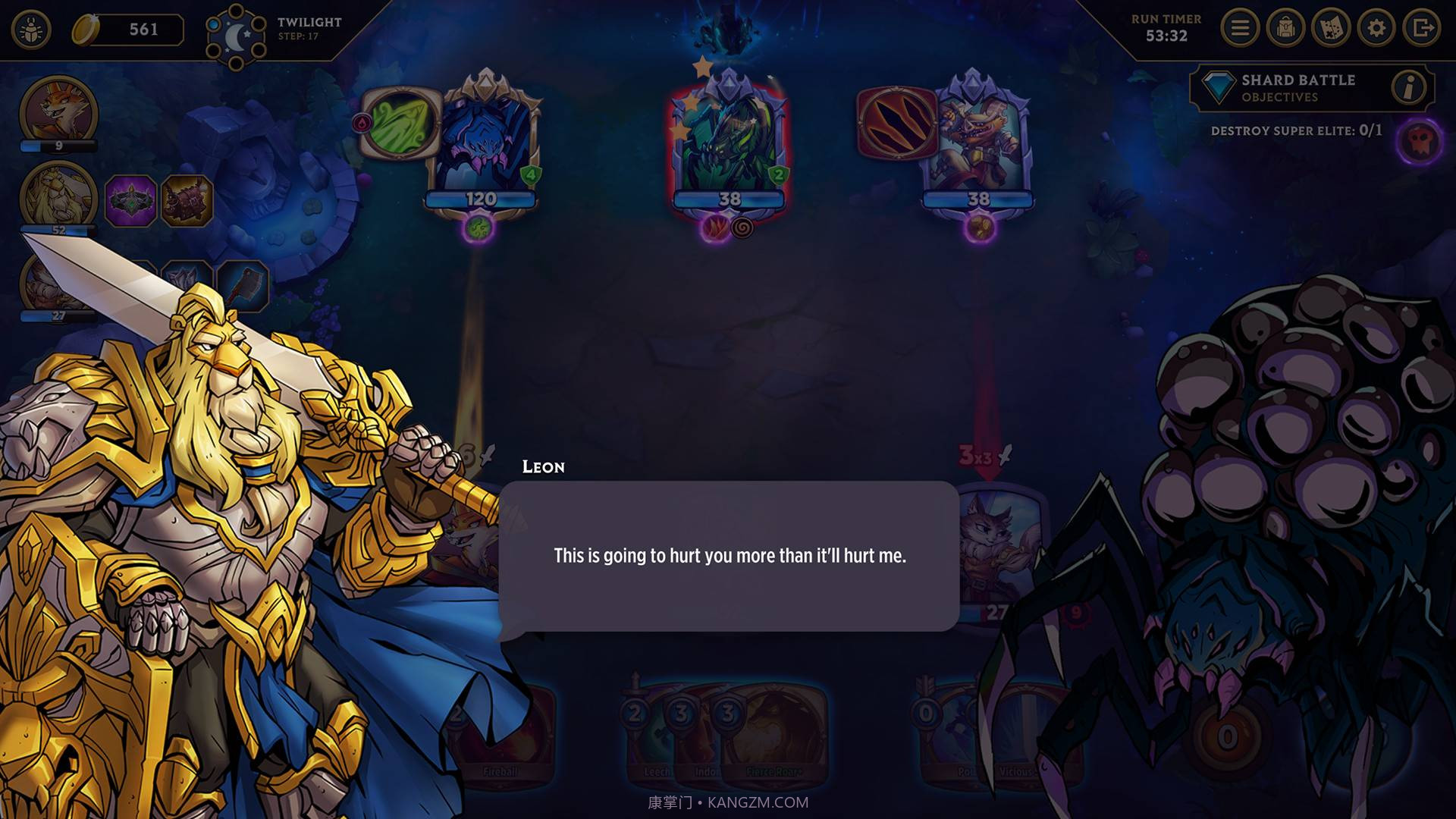Select the fox hero portrait
Viewport: 1456px width, 819px height.
[x=58, y=111]
